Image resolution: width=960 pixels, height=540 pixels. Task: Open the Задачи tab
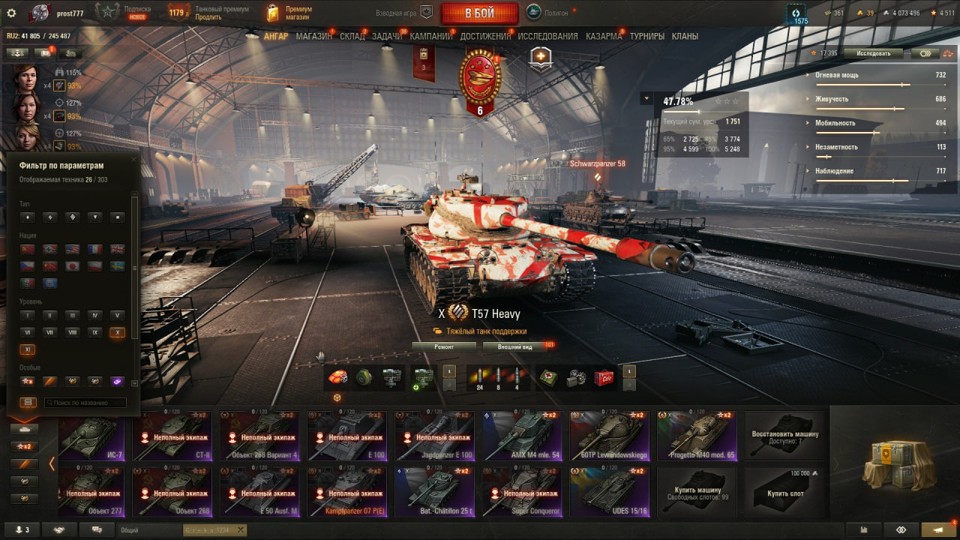coord(388,36)
